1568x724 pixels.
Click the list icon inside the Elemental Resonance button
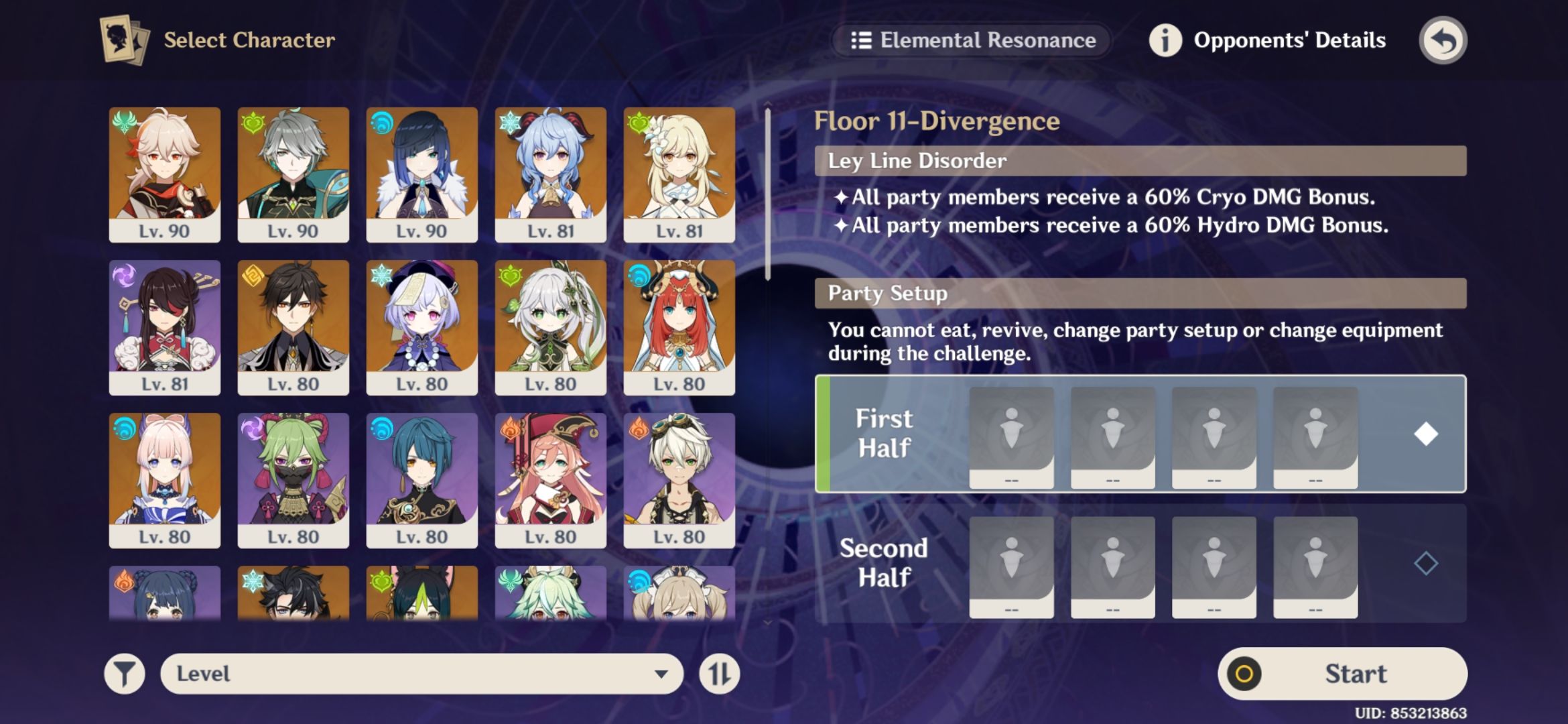pos(863,40)
